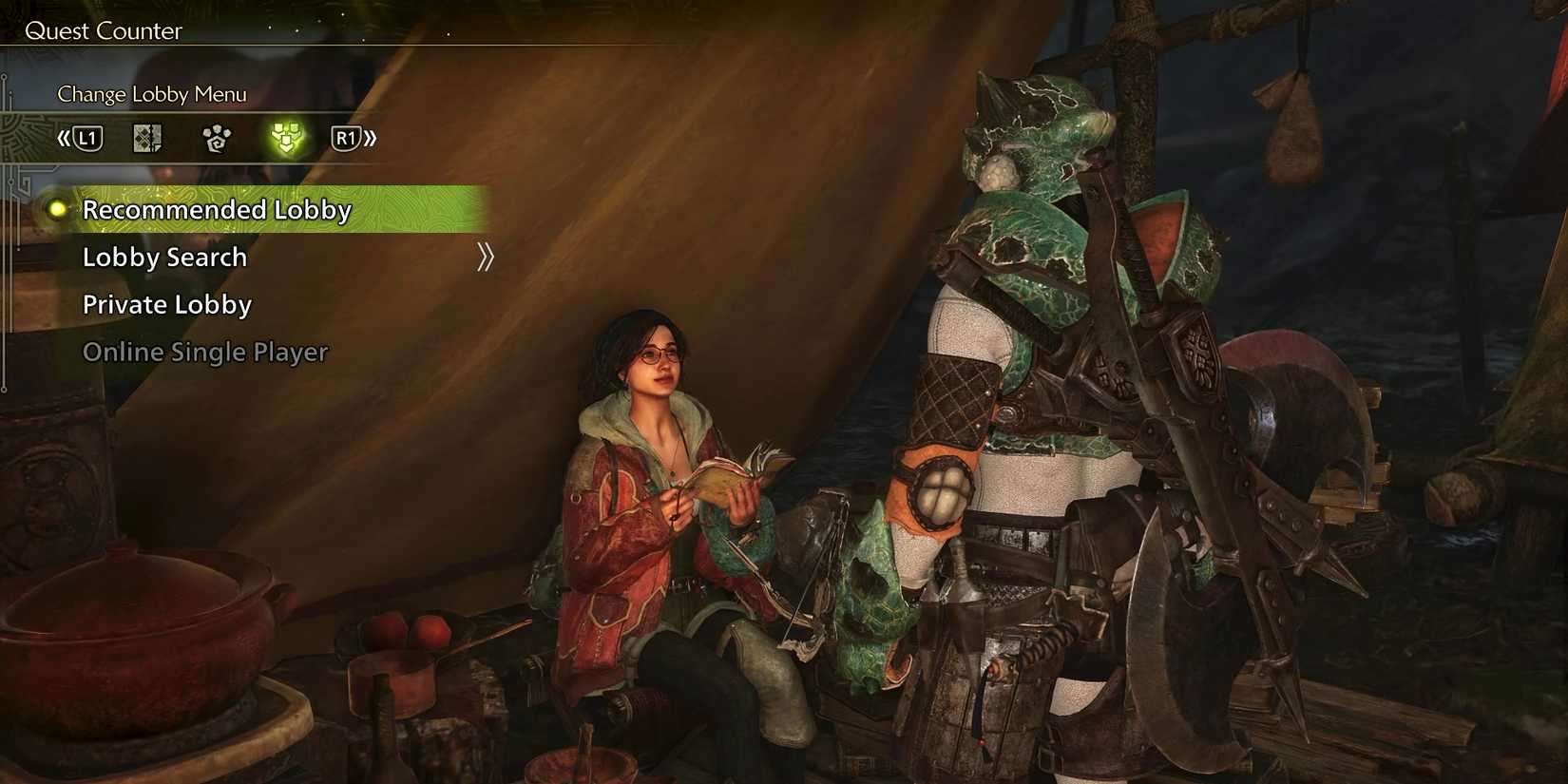1568x784 pixels.
Task: Select the highlighted Recommended Lobby entry
Action: [x=217, y=210]
